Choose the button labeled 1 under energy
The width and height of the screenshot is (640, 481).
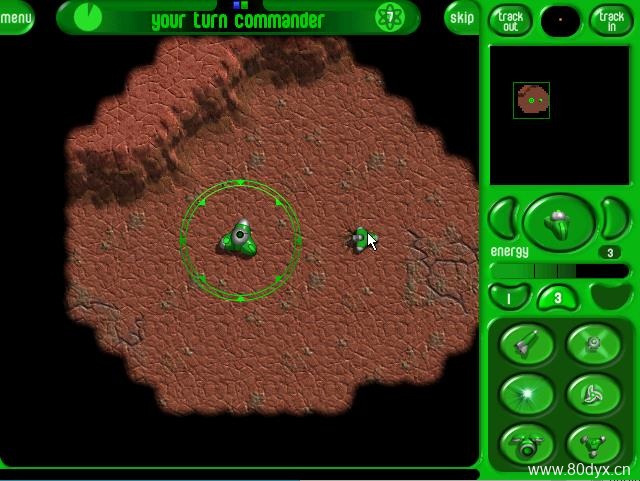pyautogui.click(x=509, y=297)
